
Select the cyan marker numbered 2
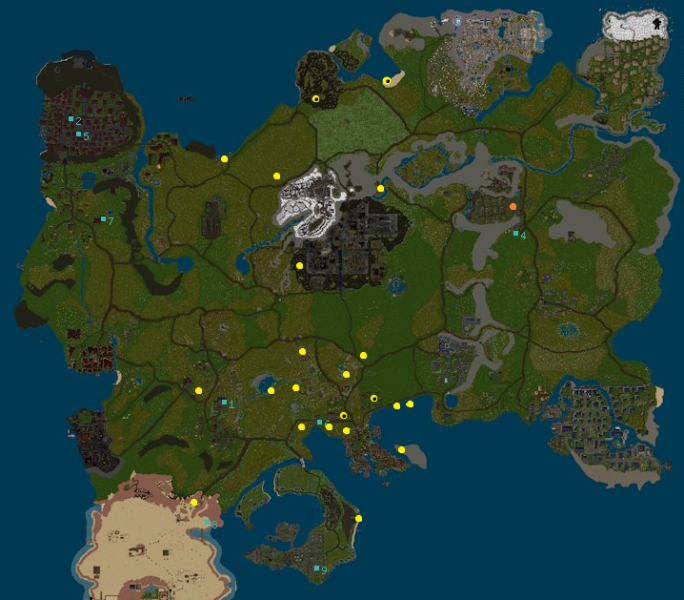[71, 119]
